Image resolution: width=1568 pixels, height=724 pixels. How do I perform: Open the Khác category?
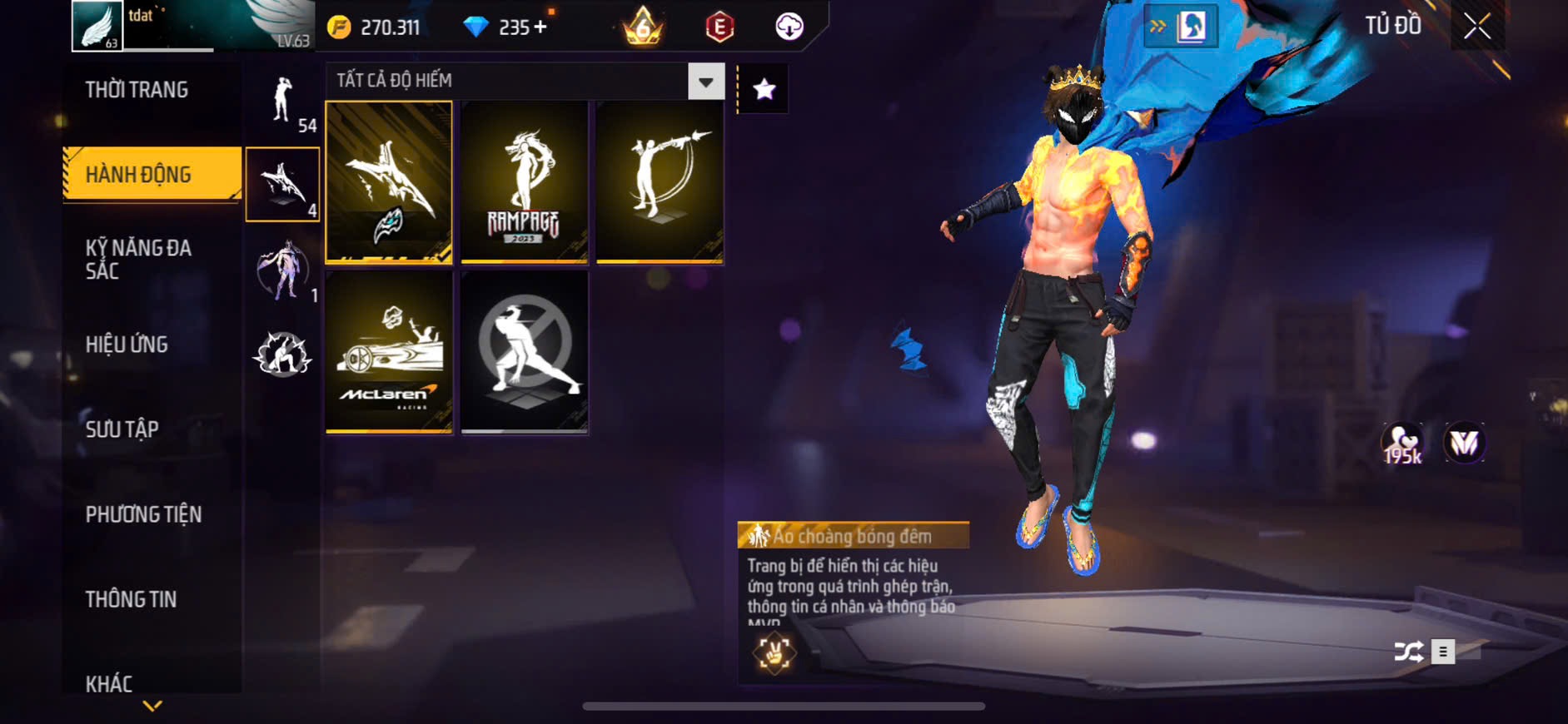tap(109, 683)
